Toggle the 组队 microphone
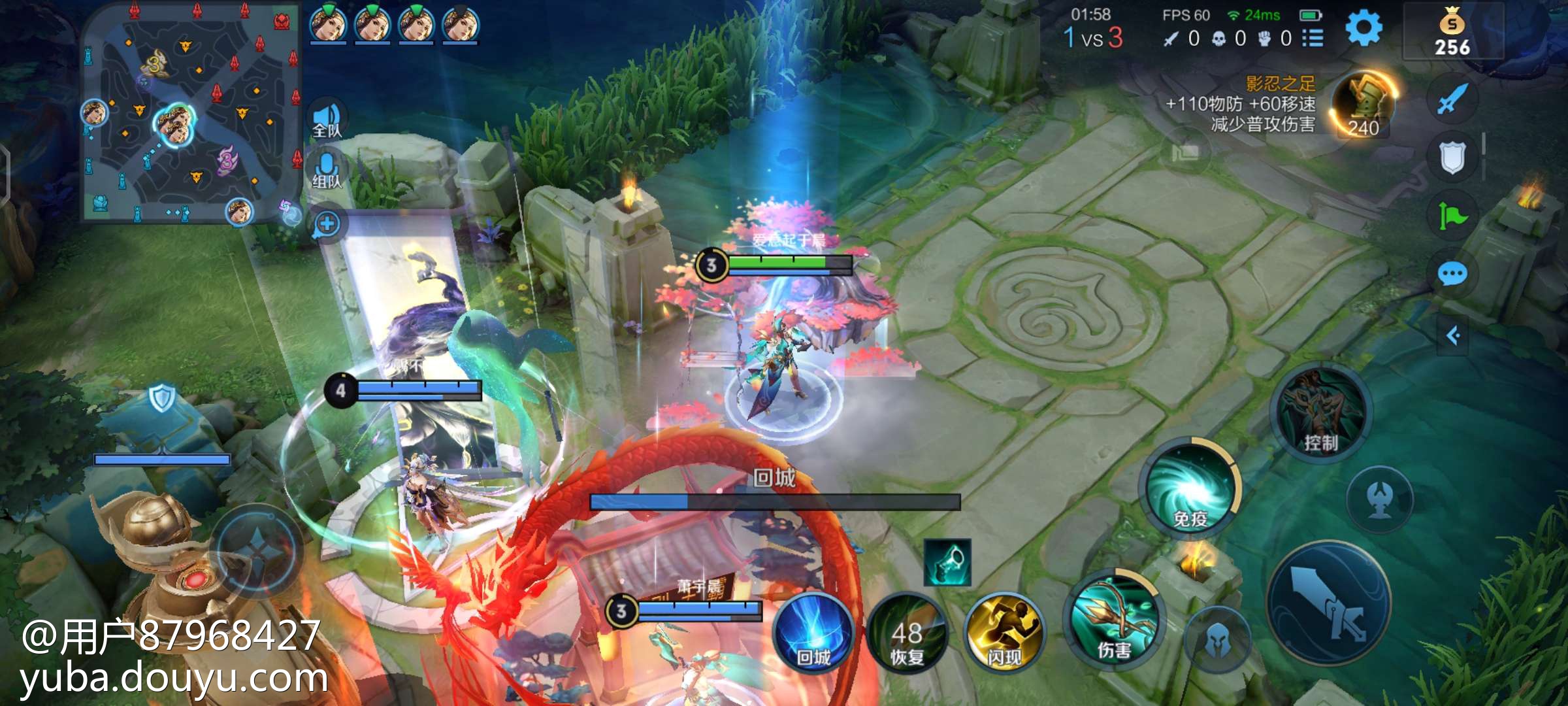1568x706 pixels. click(x=327, y=170)
